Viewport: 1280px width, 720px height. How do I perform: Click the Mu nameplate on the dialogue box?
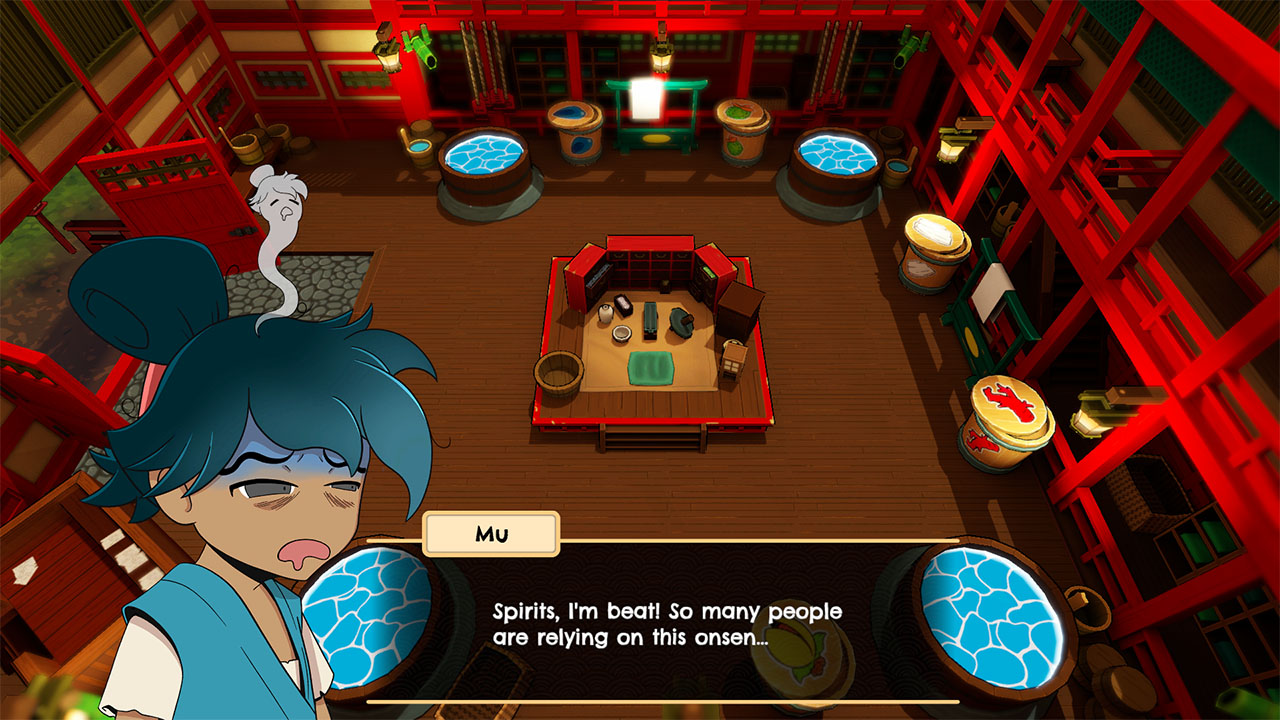(x=491, y=533)
